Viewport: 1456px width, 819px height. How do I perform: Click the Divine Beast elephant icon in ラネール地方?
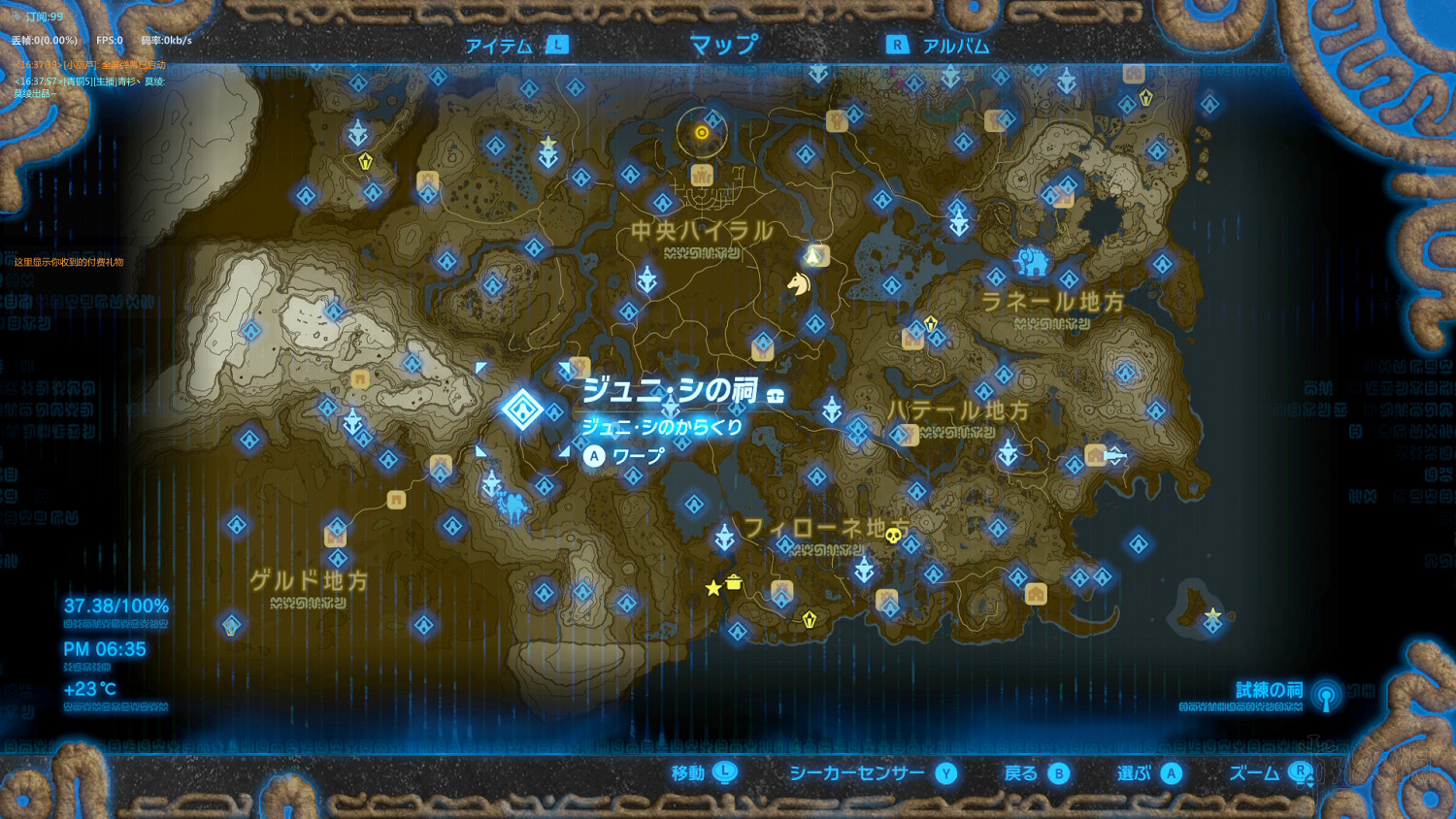1032,263
